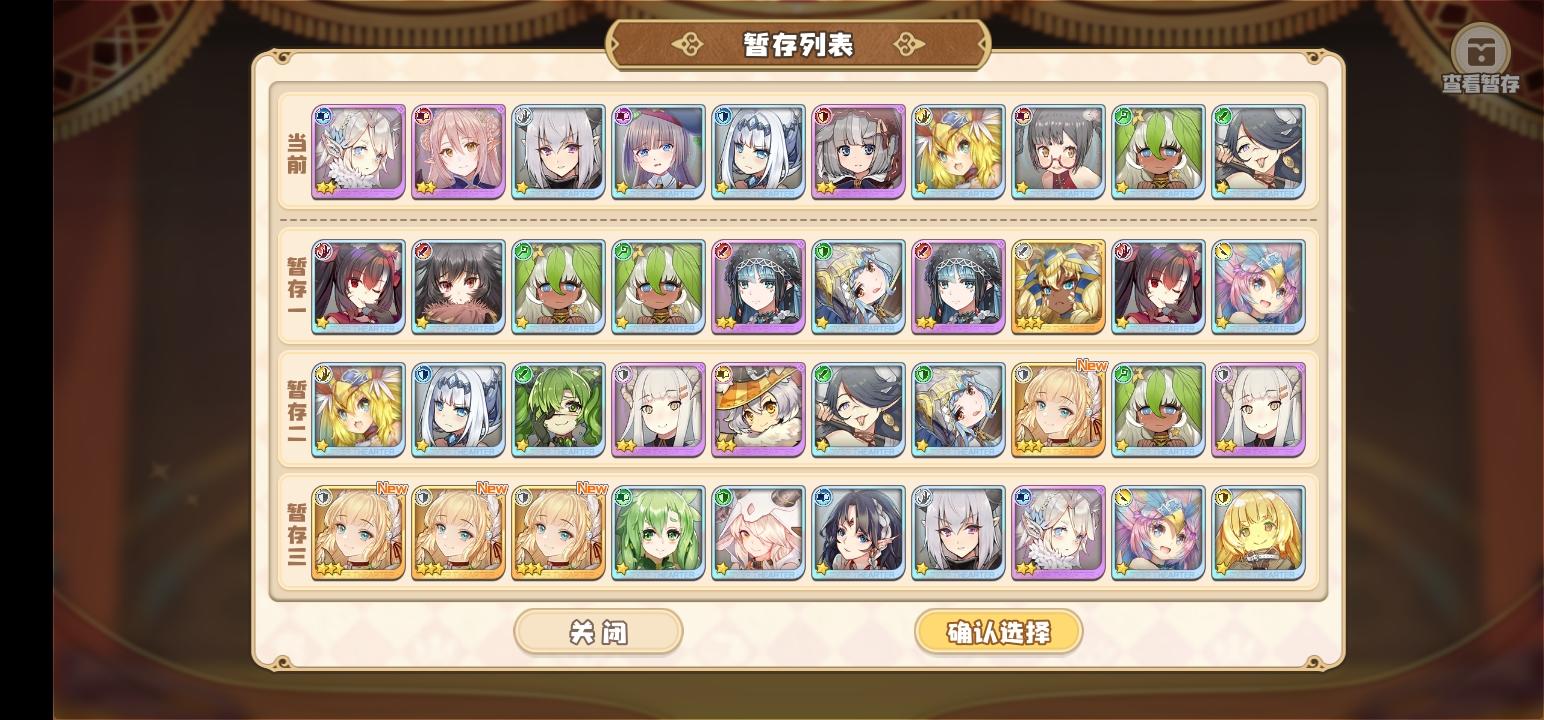Viewport: 1544px width, 720px height.
Task: Select the green-haired girl in 暂存三
Action: [657, 533]
